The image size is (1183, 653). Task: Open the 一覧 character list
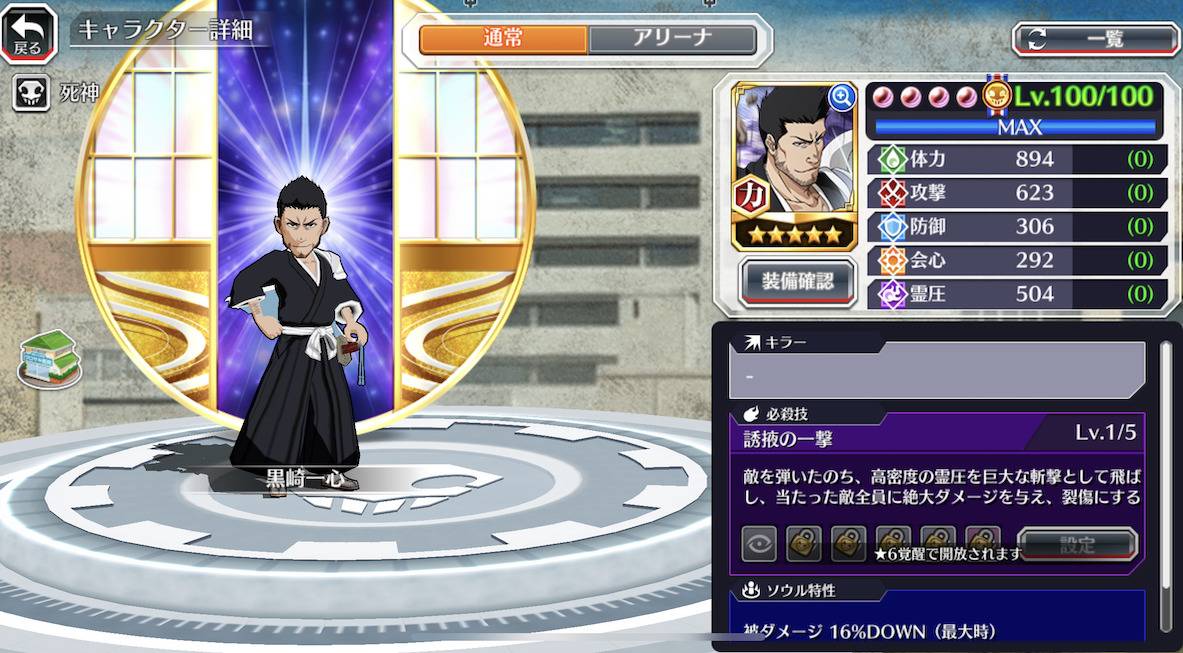[1096, 39]
